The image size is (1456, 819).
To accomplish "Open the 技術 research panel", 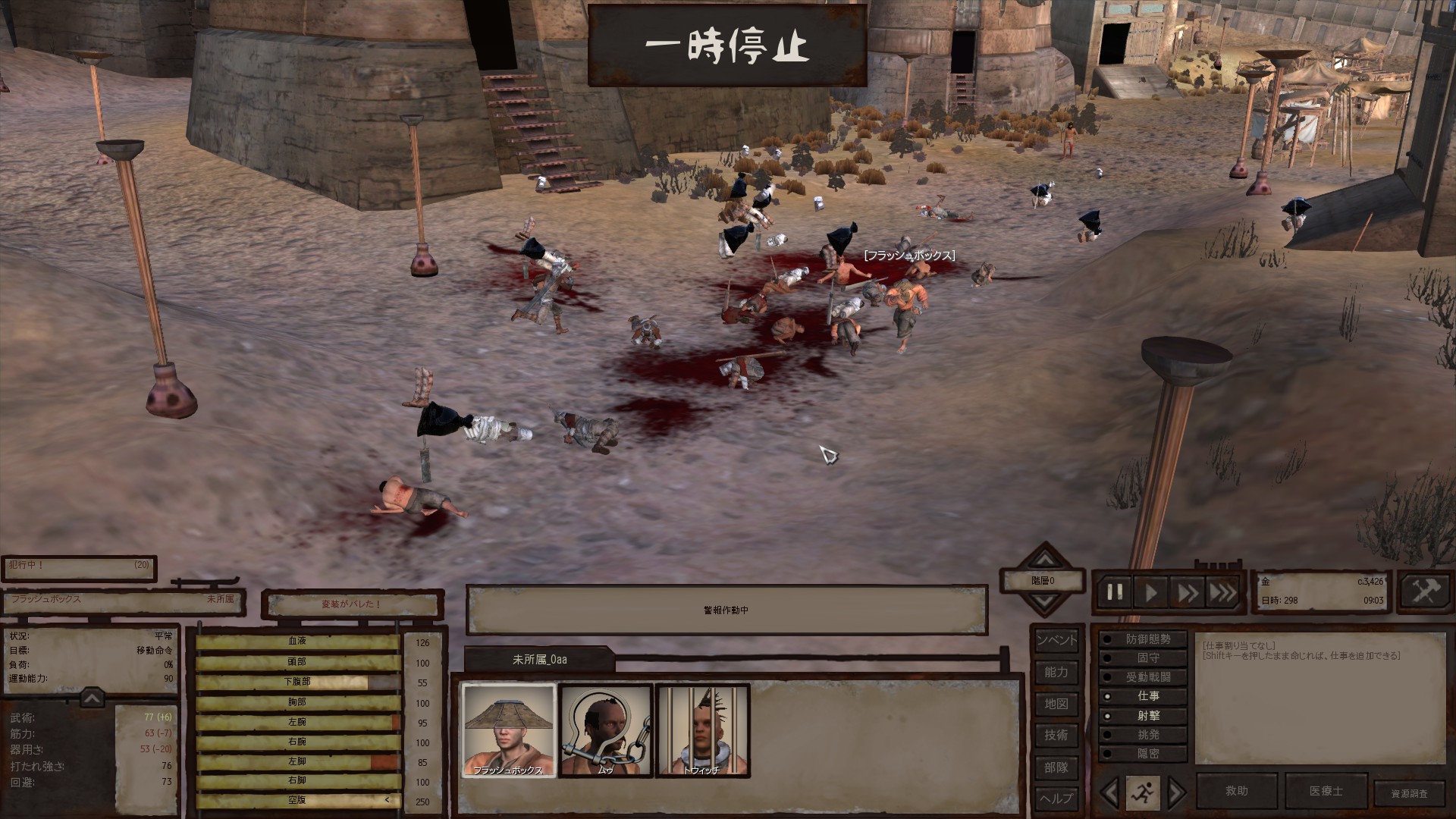I will point(1056,735).
